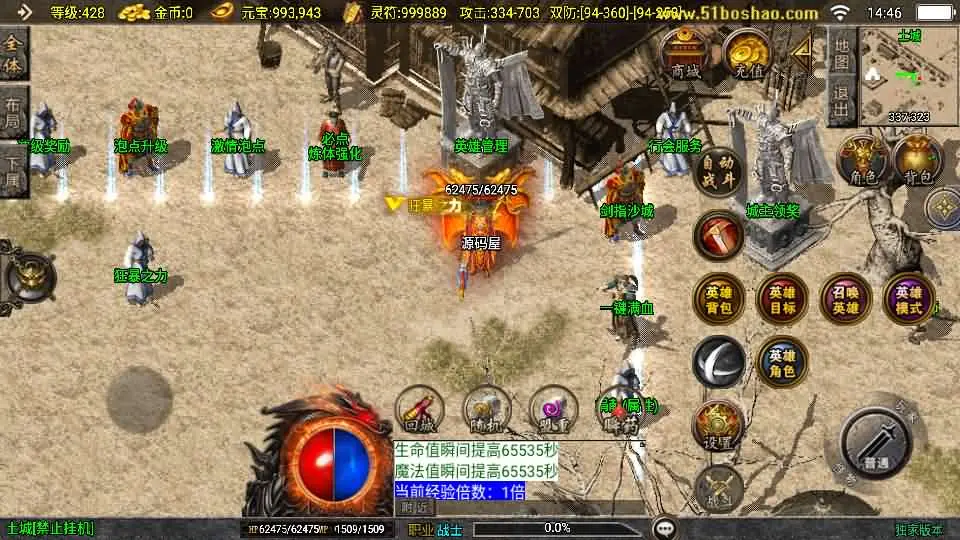Switch the 英雄模式 hero mode
Viewport: 960px width, 540px height.
[x=908, y=299]
